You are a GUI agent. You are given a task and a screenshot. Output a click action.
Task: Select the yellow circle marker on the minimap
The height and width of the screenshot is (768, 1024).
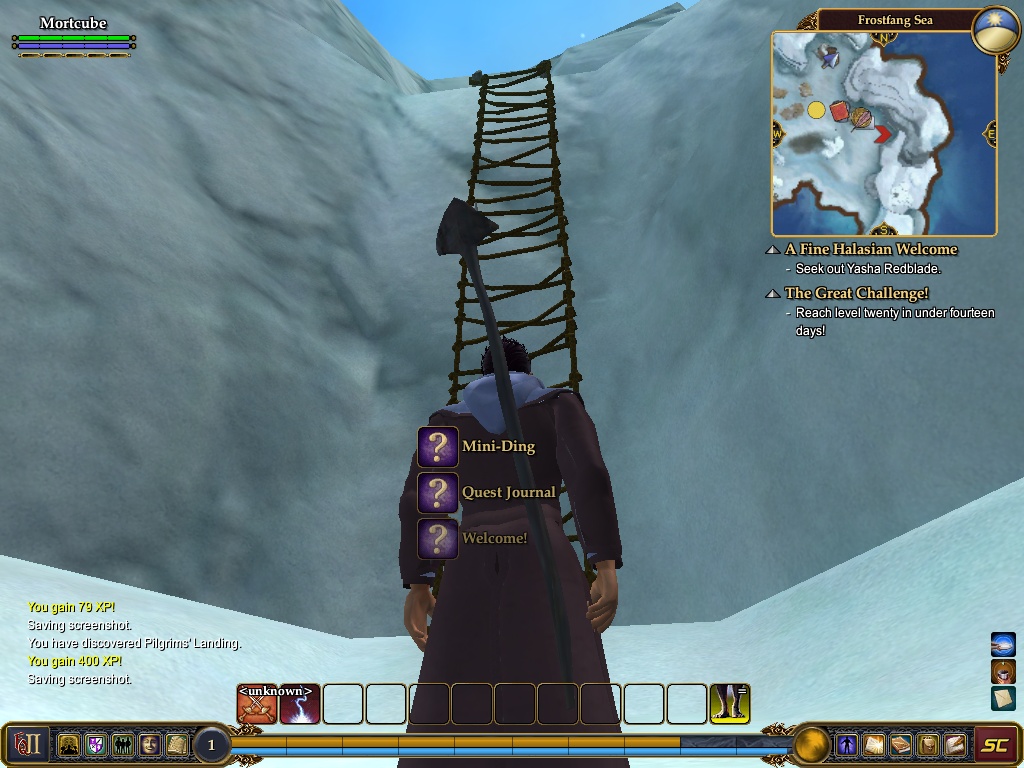click(816, 110)
